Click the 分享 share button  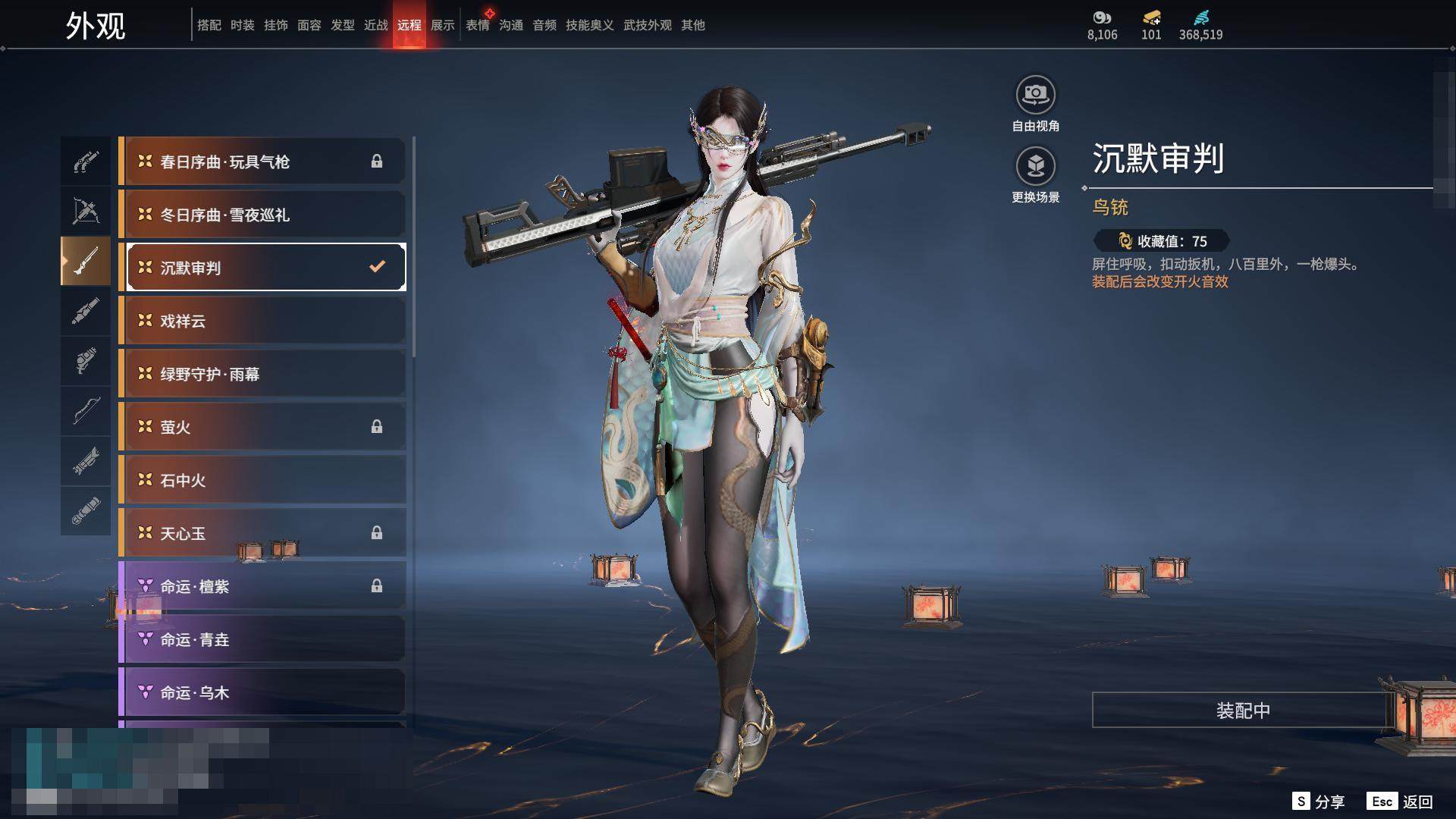pyautogui.click(x=1319, y=802)
